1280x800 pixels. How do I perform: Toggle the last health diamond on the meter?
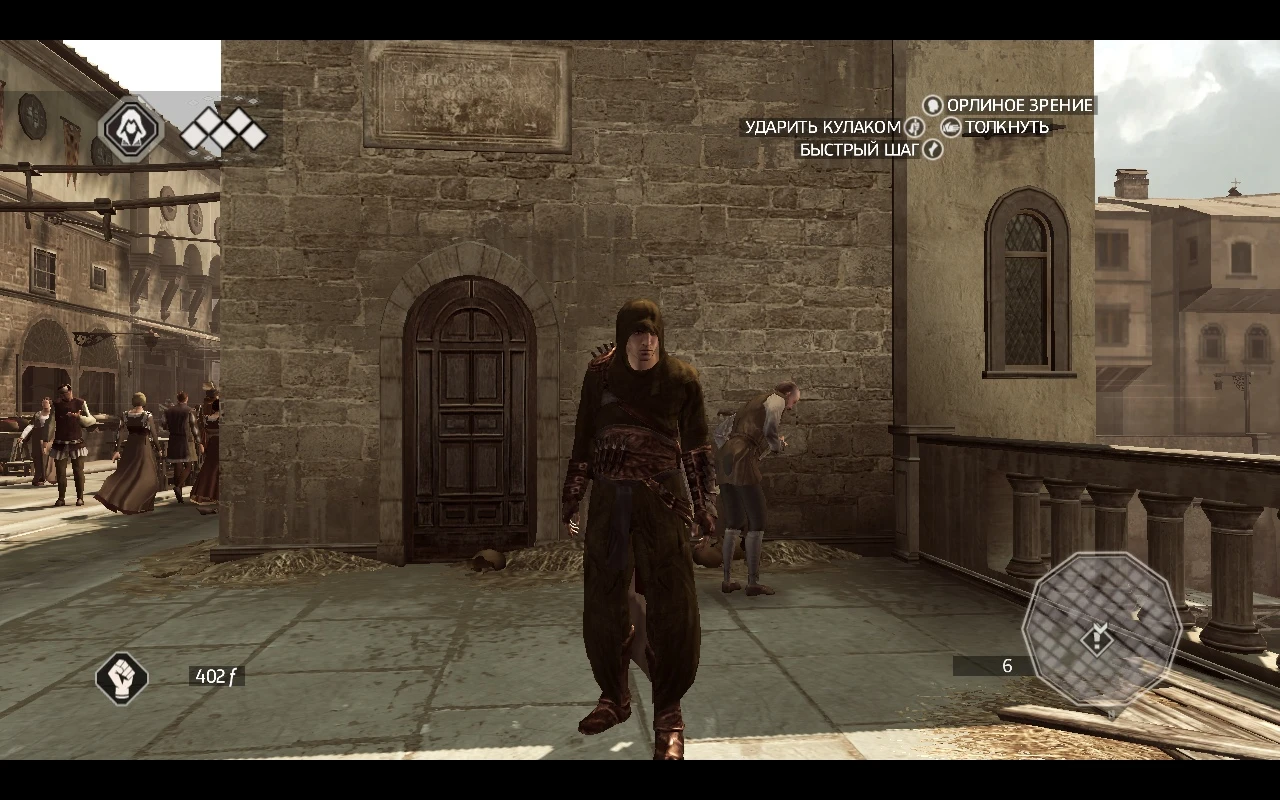(254, 134)
